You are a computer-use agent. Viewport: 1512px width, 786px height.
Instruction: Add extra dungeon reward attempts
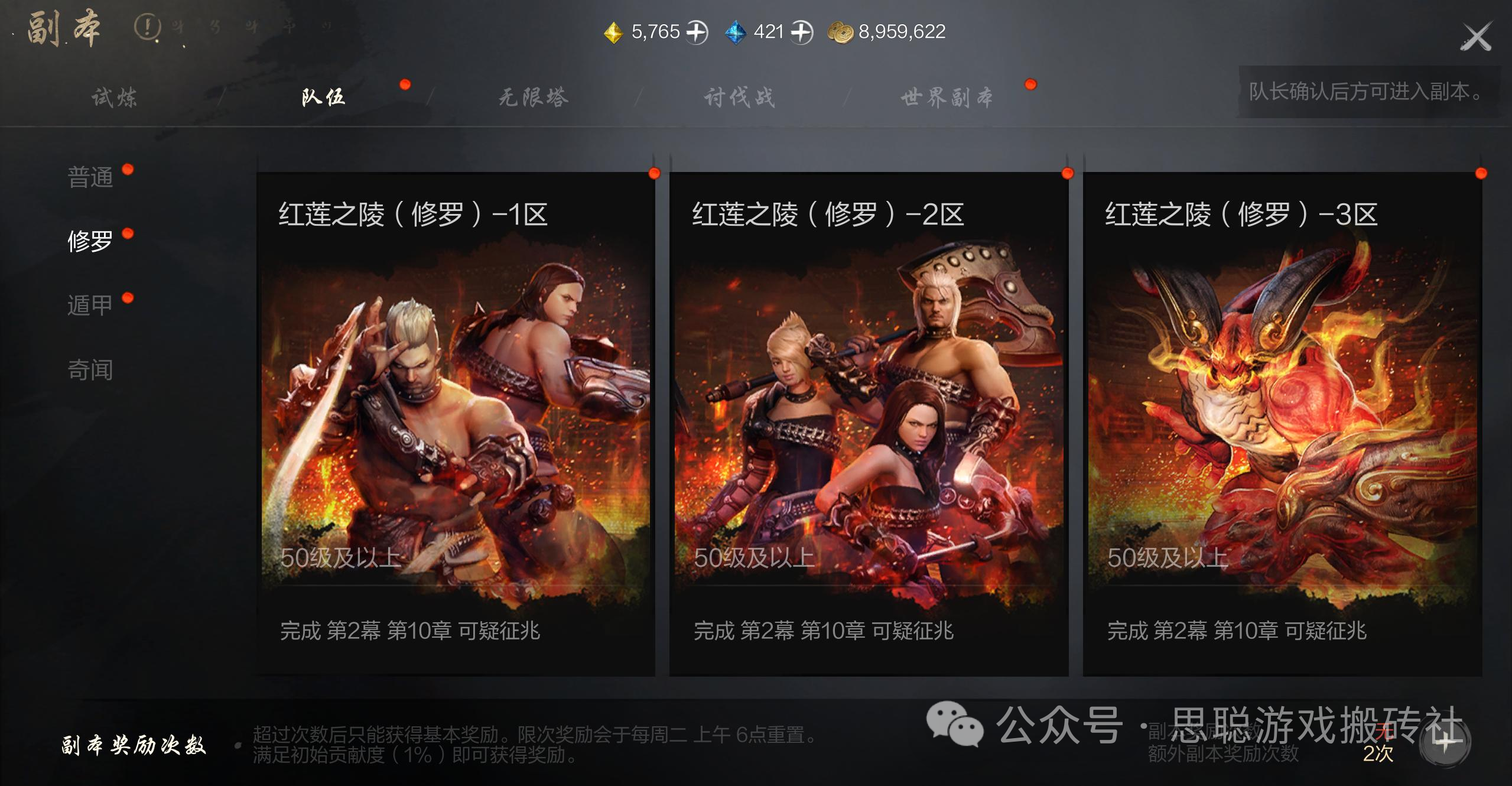point(1445,743)
